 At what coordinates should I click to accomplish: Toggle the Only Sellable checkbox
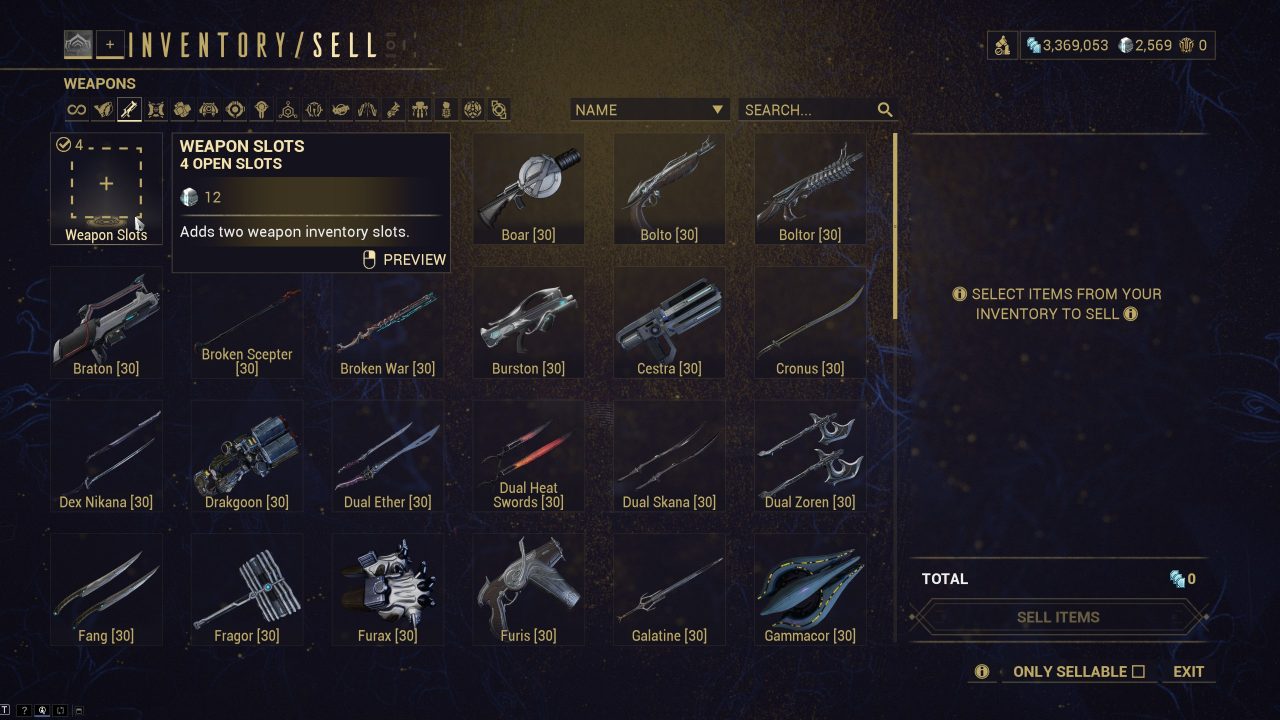pyautogui.click(x=1138, y=672)
